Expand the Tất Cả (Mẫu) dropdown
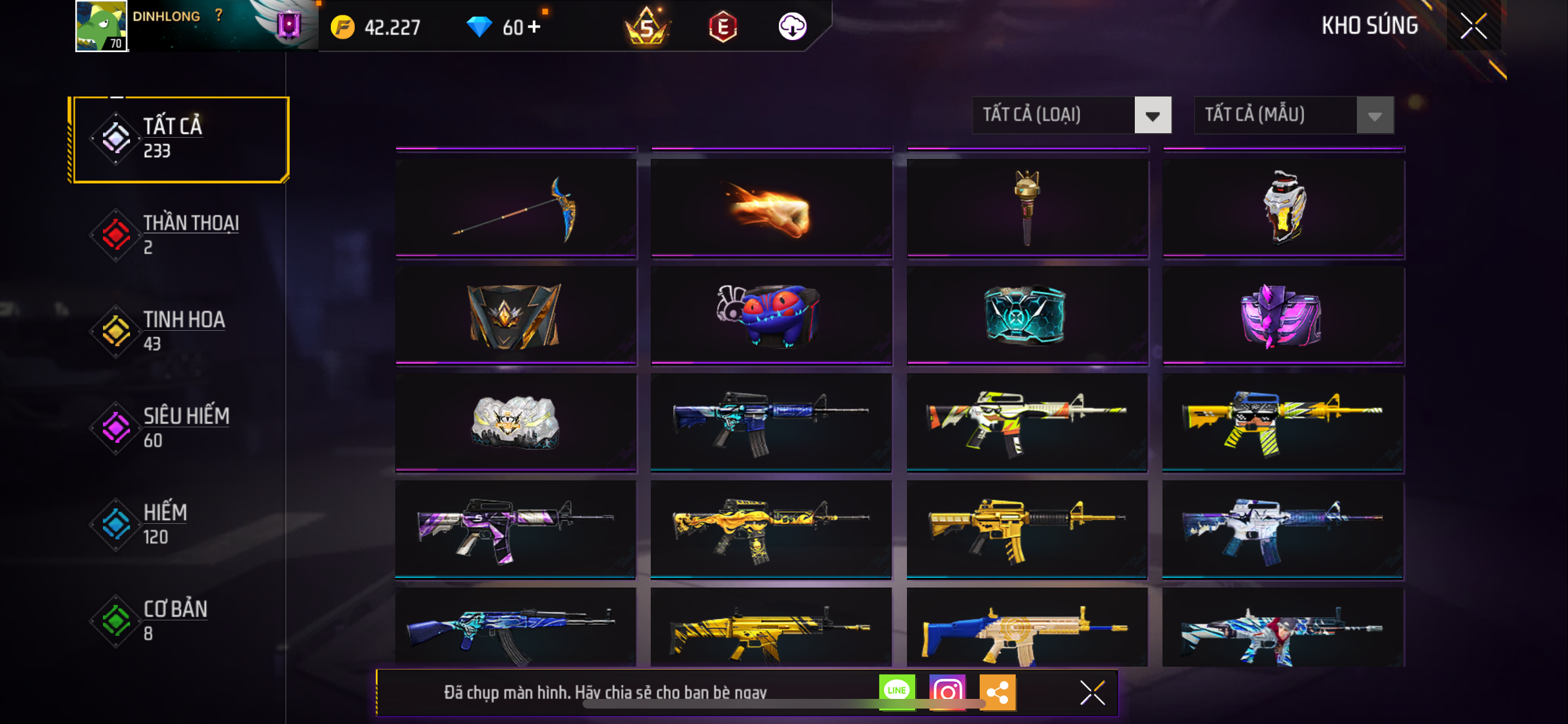This screenshot has width=1568, height=724. [1294, 115]
